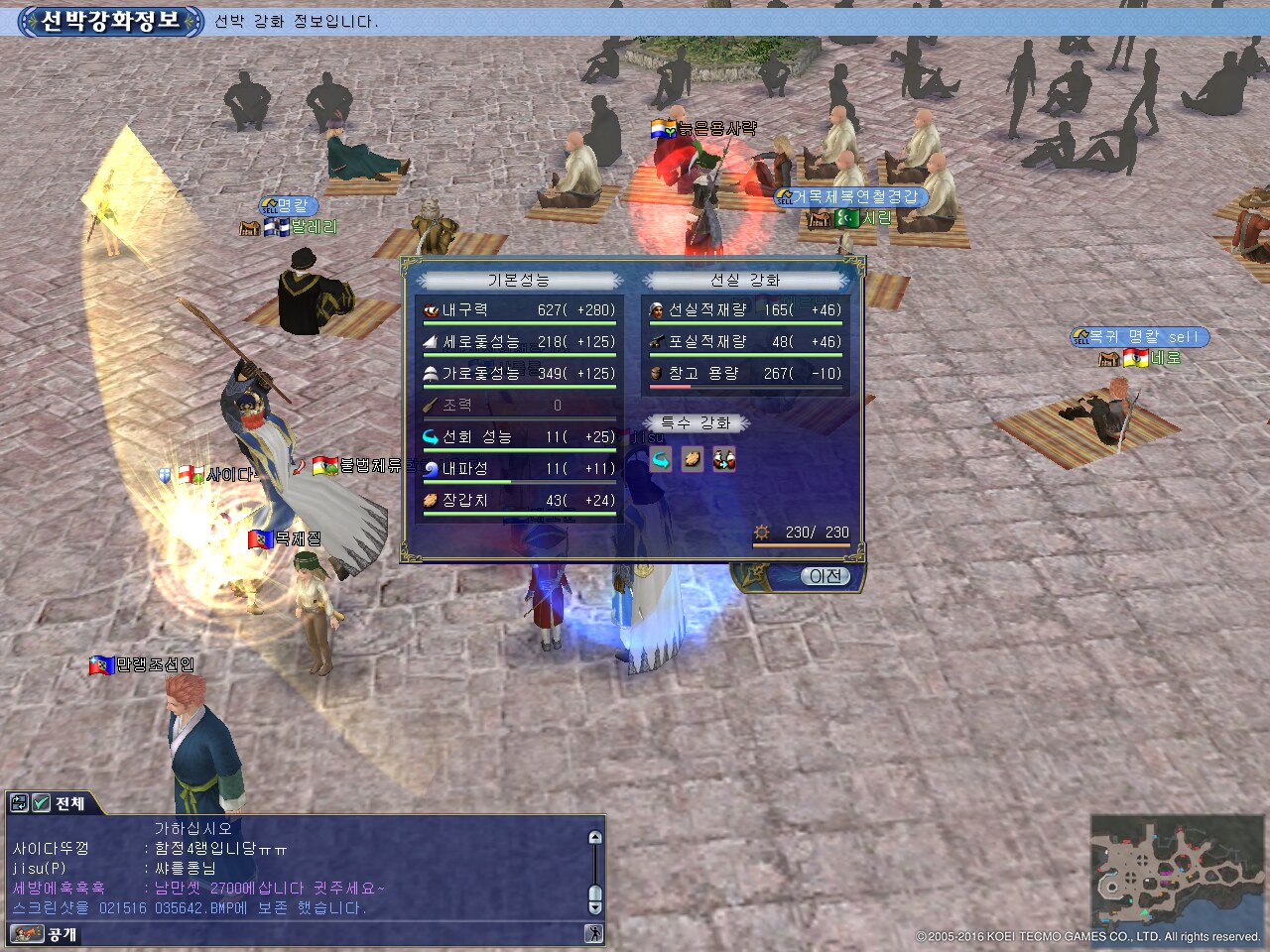Open 시린's 거목제복연철경갑 sell stall label
Screen dimensions: 1270x952
[x=850, y=197]
